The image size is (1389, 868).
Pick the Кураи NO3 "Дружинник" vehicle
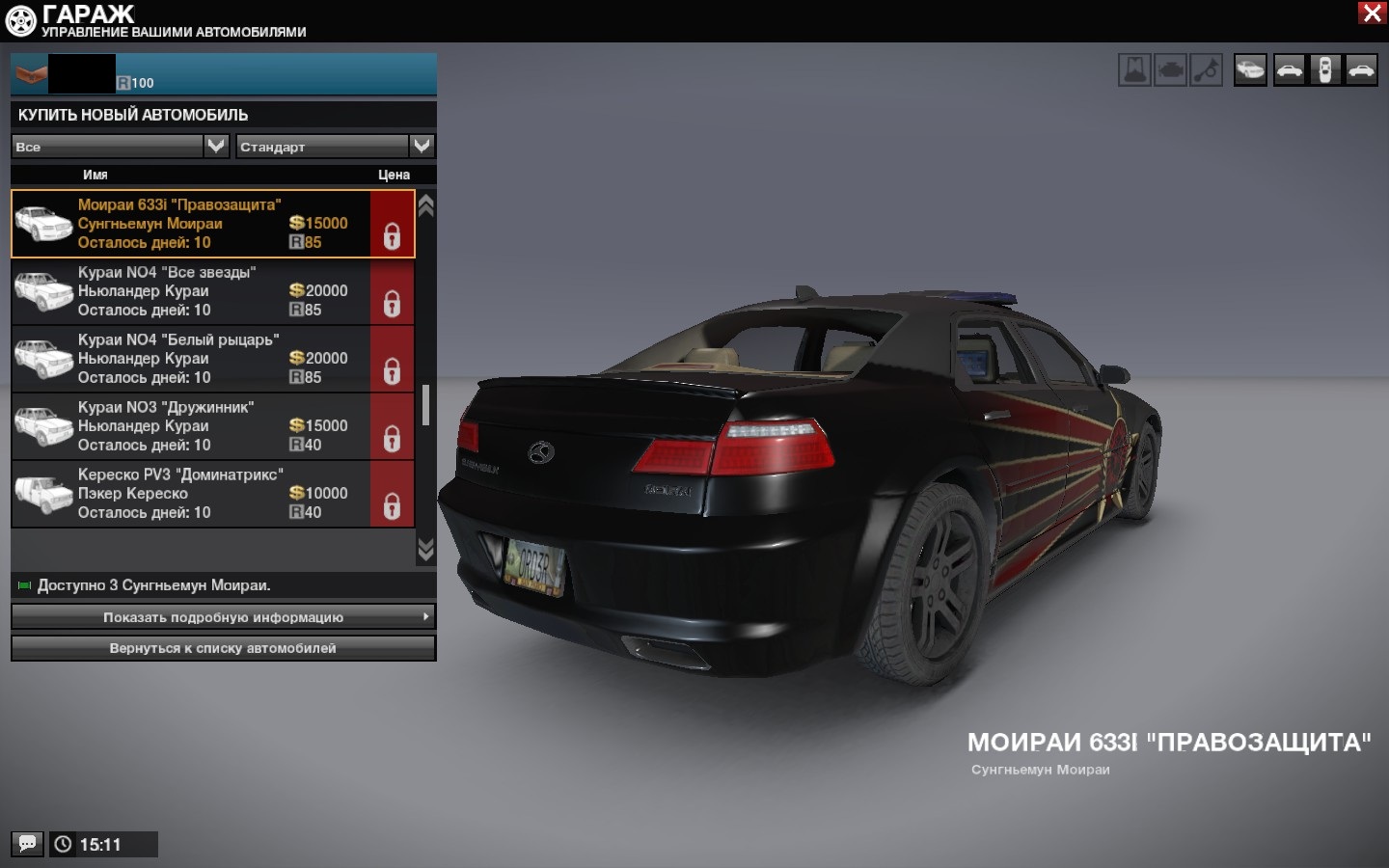point(193,426)
